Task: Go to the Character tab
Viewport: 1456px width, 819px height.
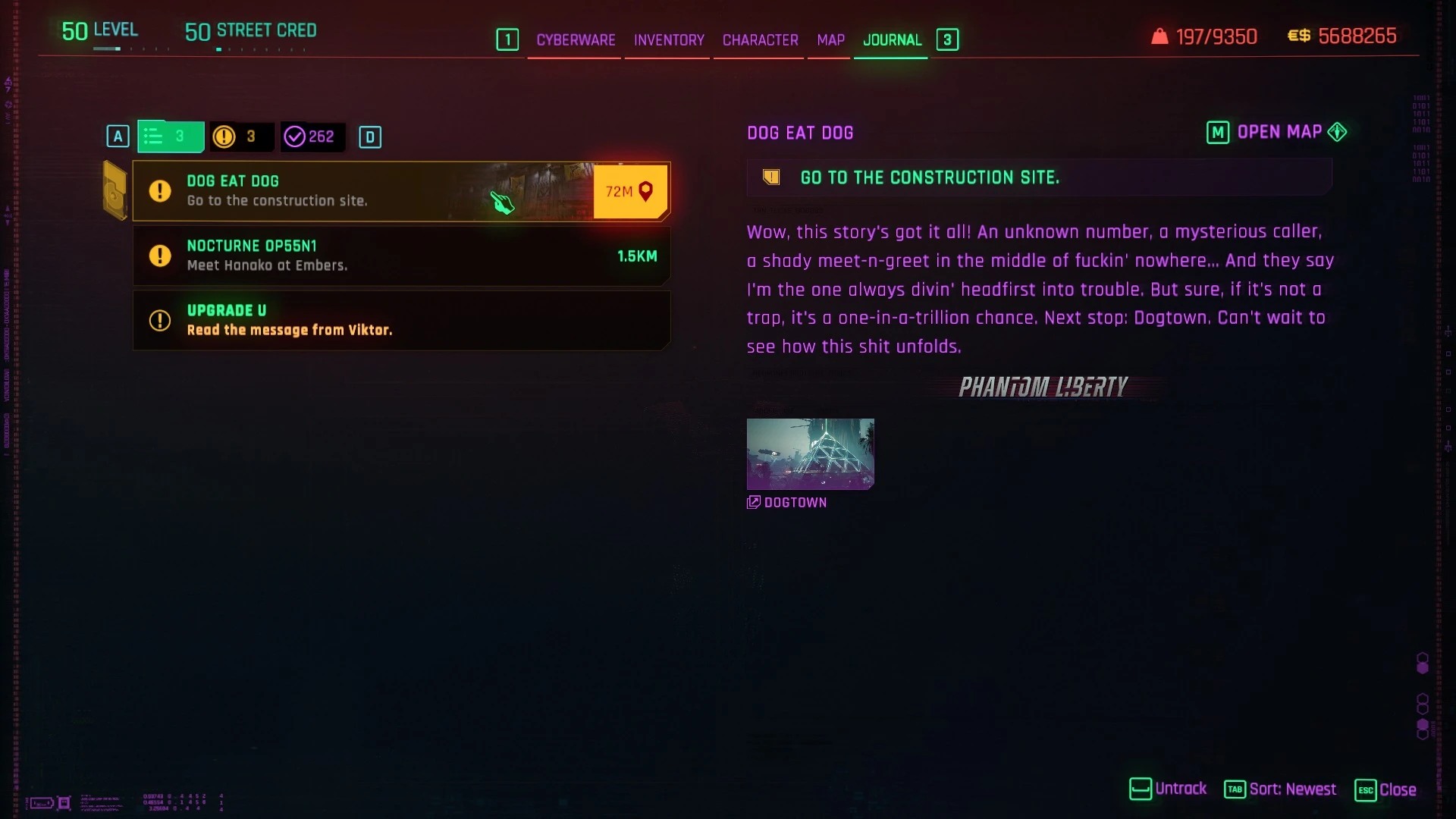Action: 760,40
